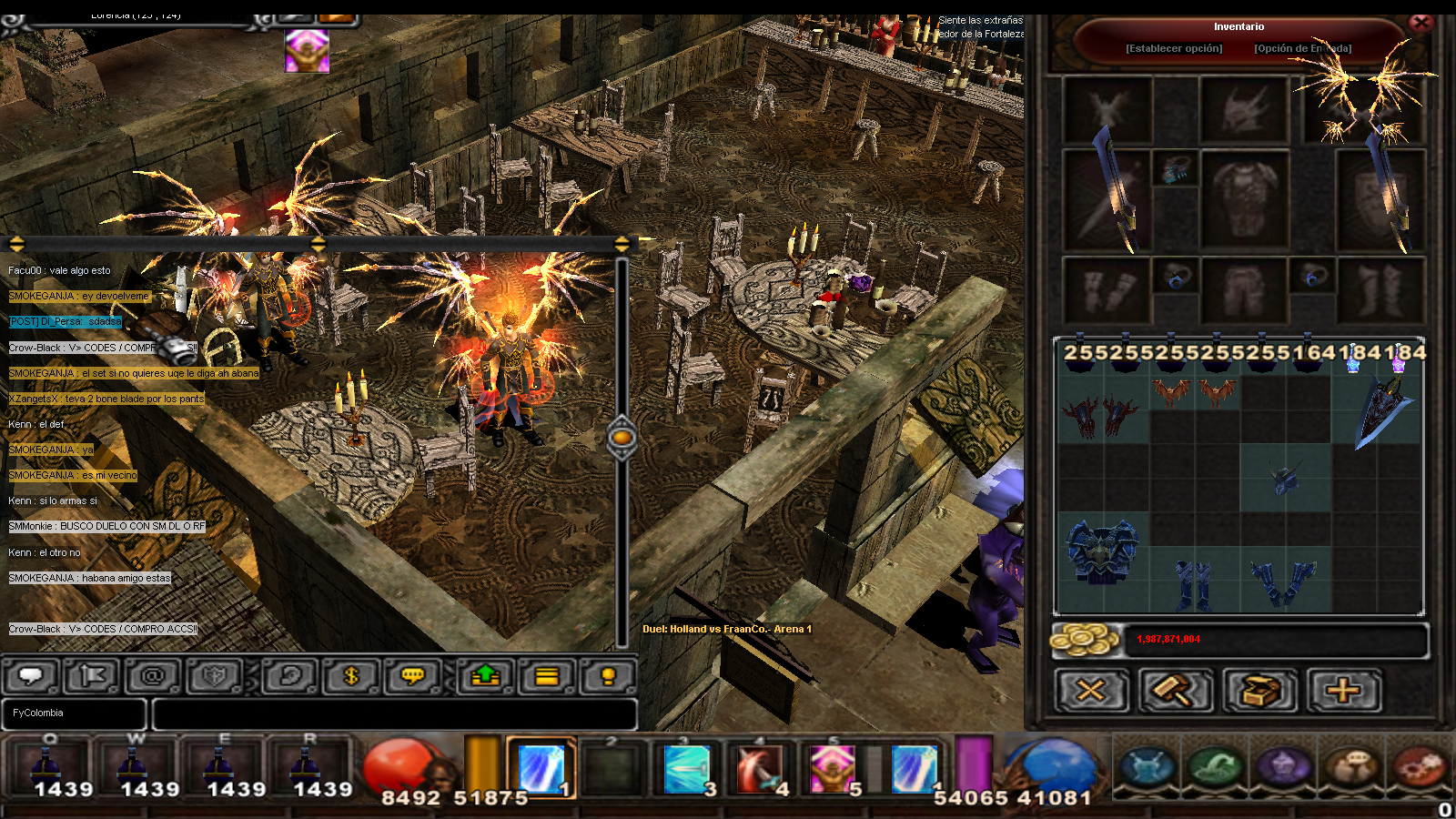Open the red gear settings menu icon
Viewport: 1456px width, 819px height.
coord(1418,766)
